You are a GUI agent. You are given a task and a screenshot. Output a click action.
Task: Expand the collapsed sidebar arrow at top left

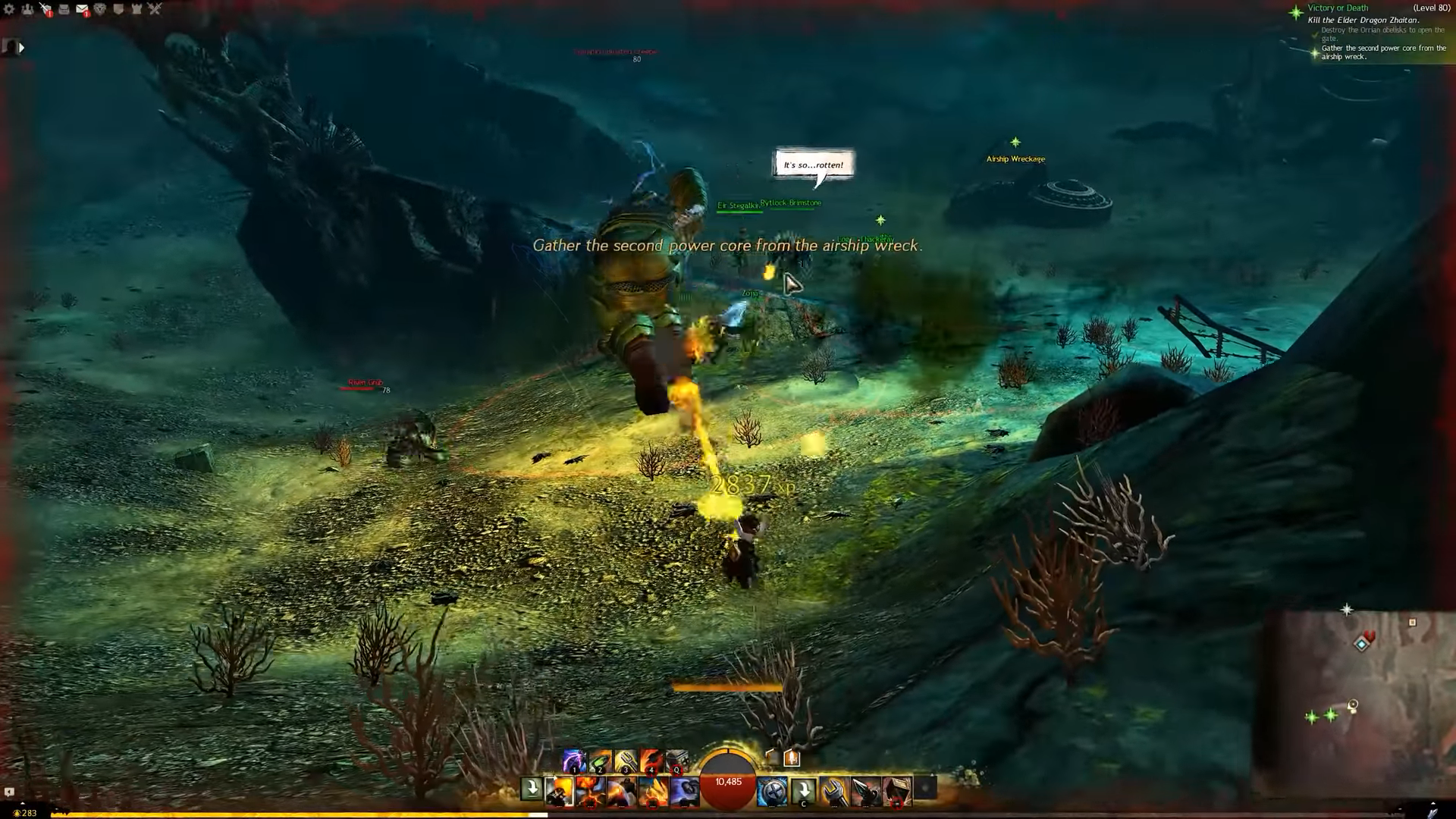[x=20, y=47]
